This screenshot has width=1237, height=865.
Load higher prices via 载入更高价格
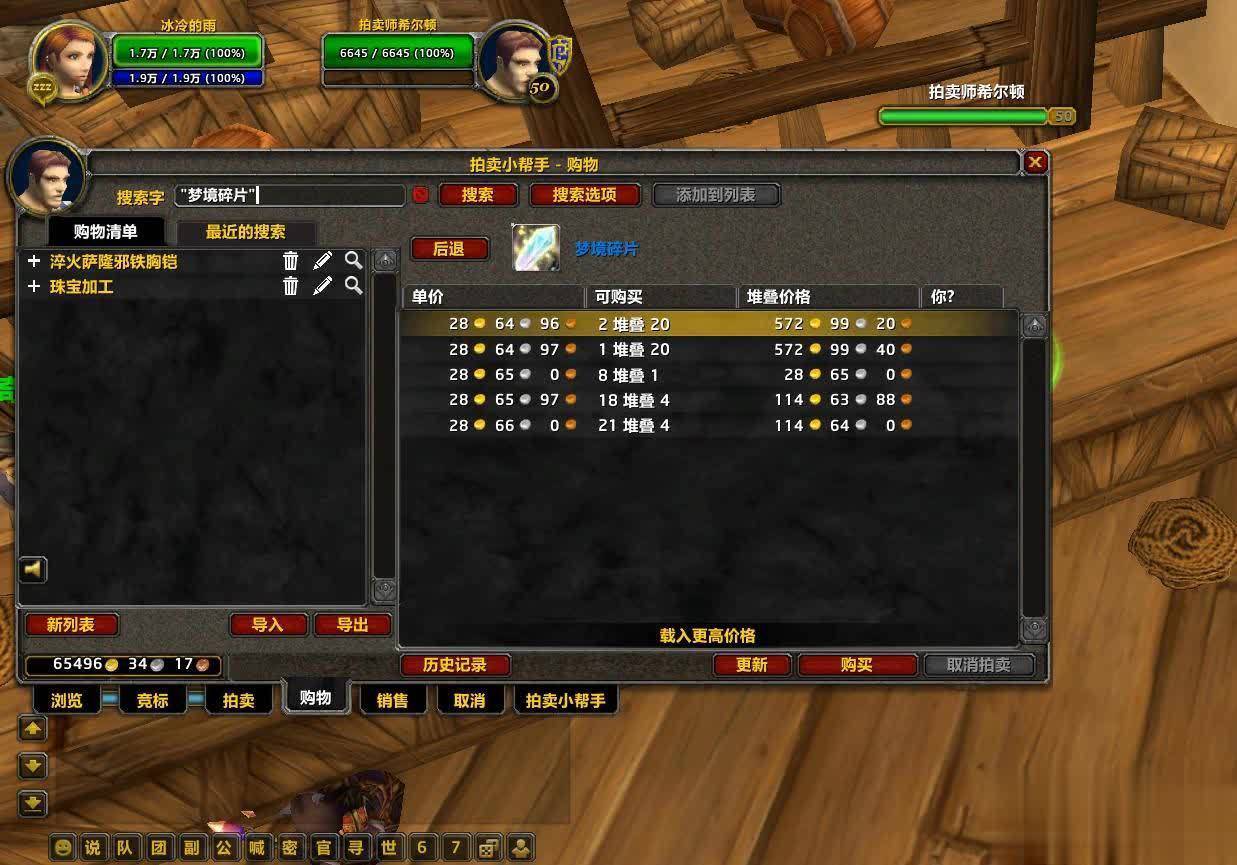[x=707, y=635]
